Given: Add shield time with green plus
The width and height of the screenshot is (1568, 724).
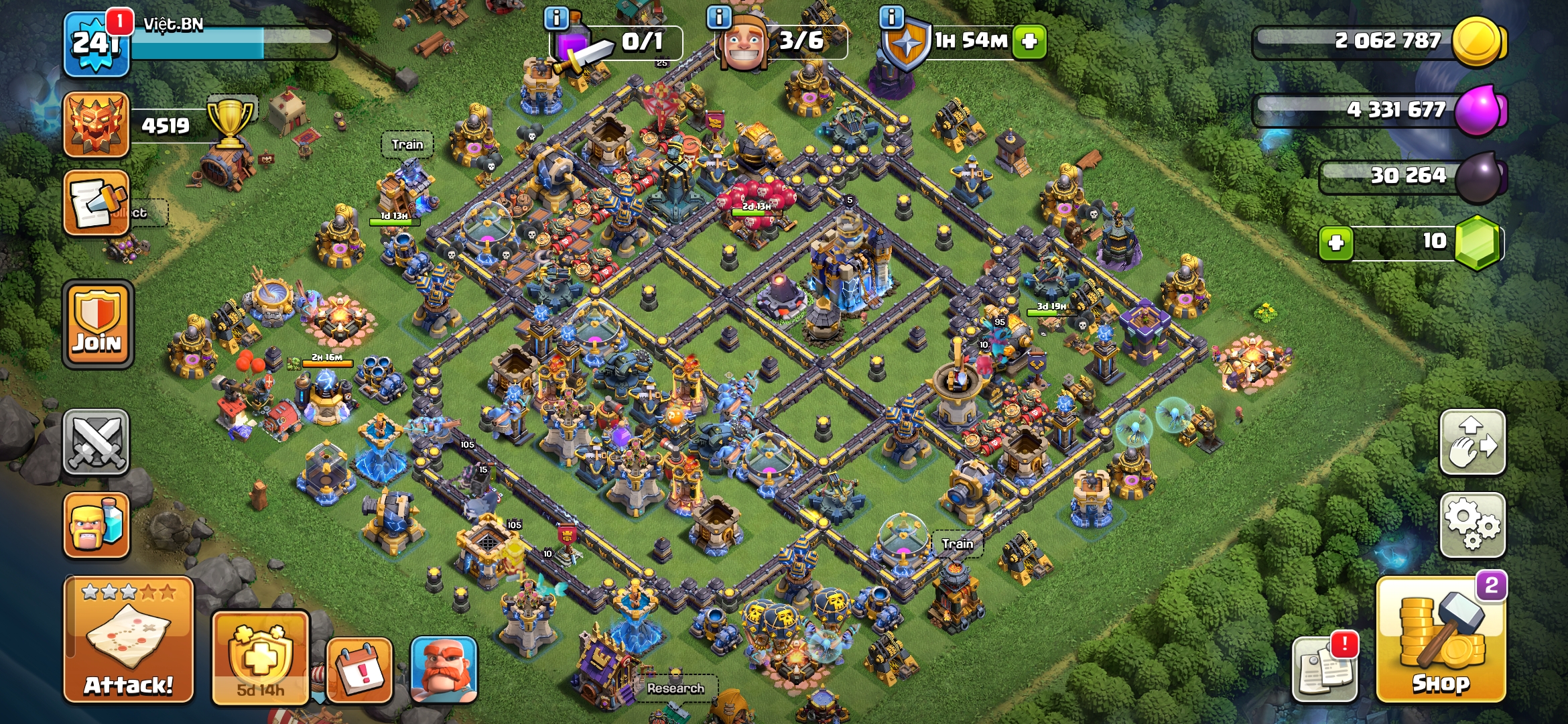Looking at the screenshot, I should pos(1030,42).
